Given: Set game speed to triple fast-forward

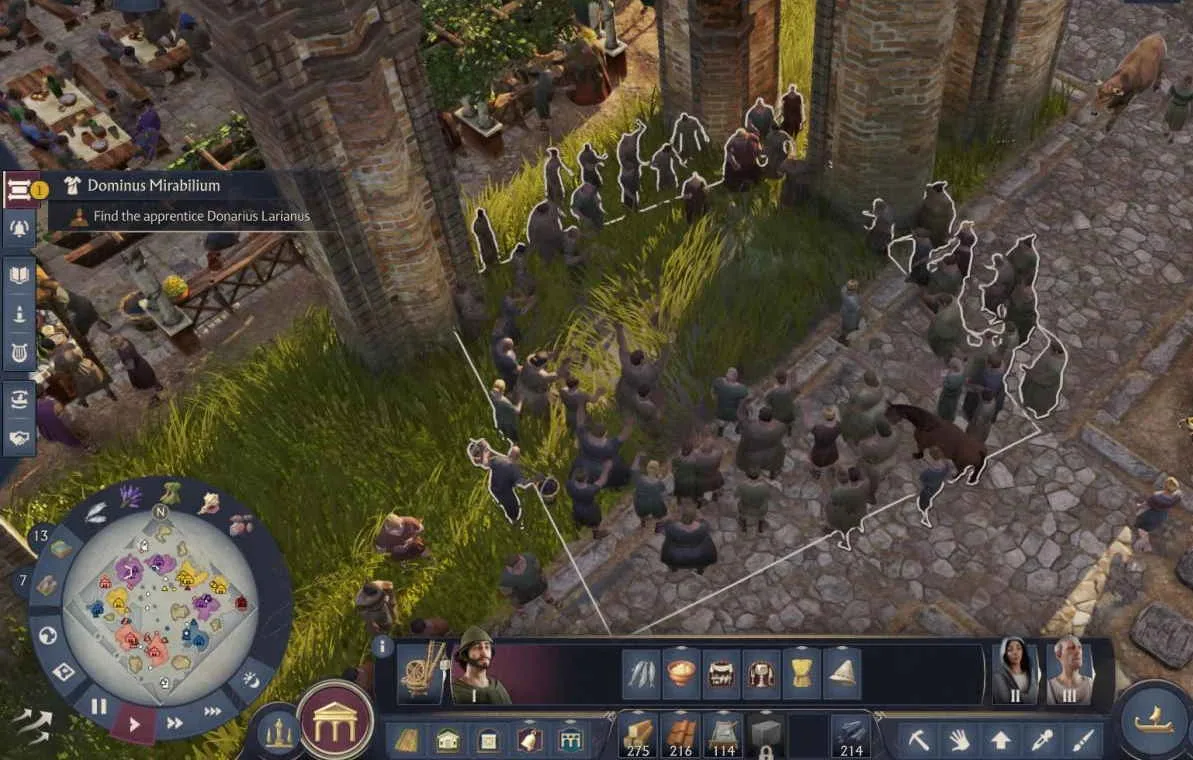Looking at the screenshot, I should click(212, 711).
